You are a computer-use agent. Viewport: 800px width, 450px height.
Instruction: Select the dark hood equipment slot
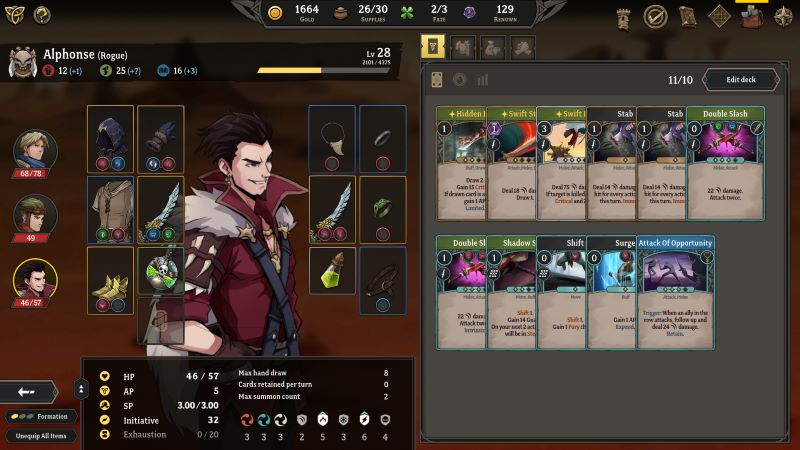110,138
